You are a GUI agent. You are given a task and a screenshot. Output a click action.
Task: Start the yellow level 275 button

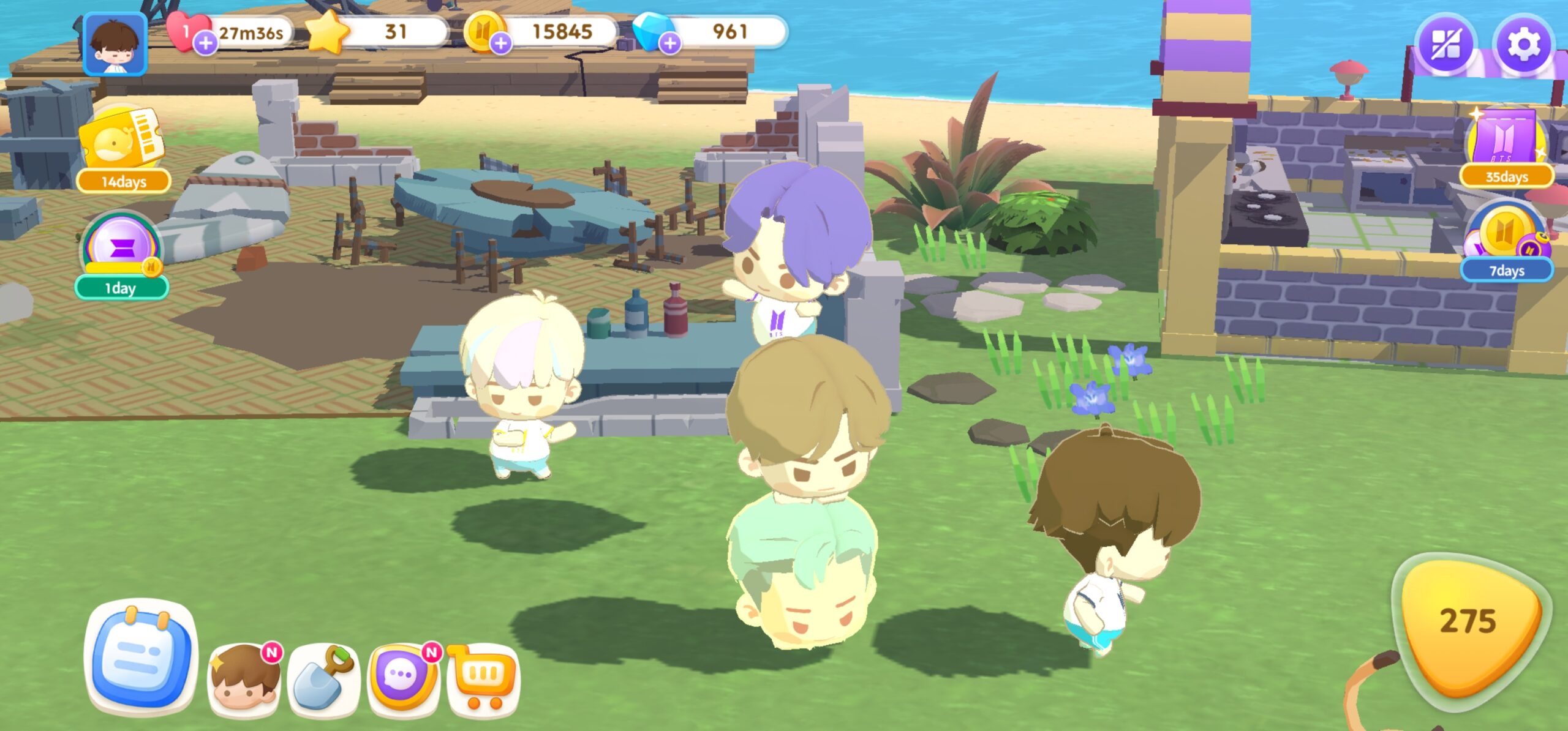coord(1470,624)
